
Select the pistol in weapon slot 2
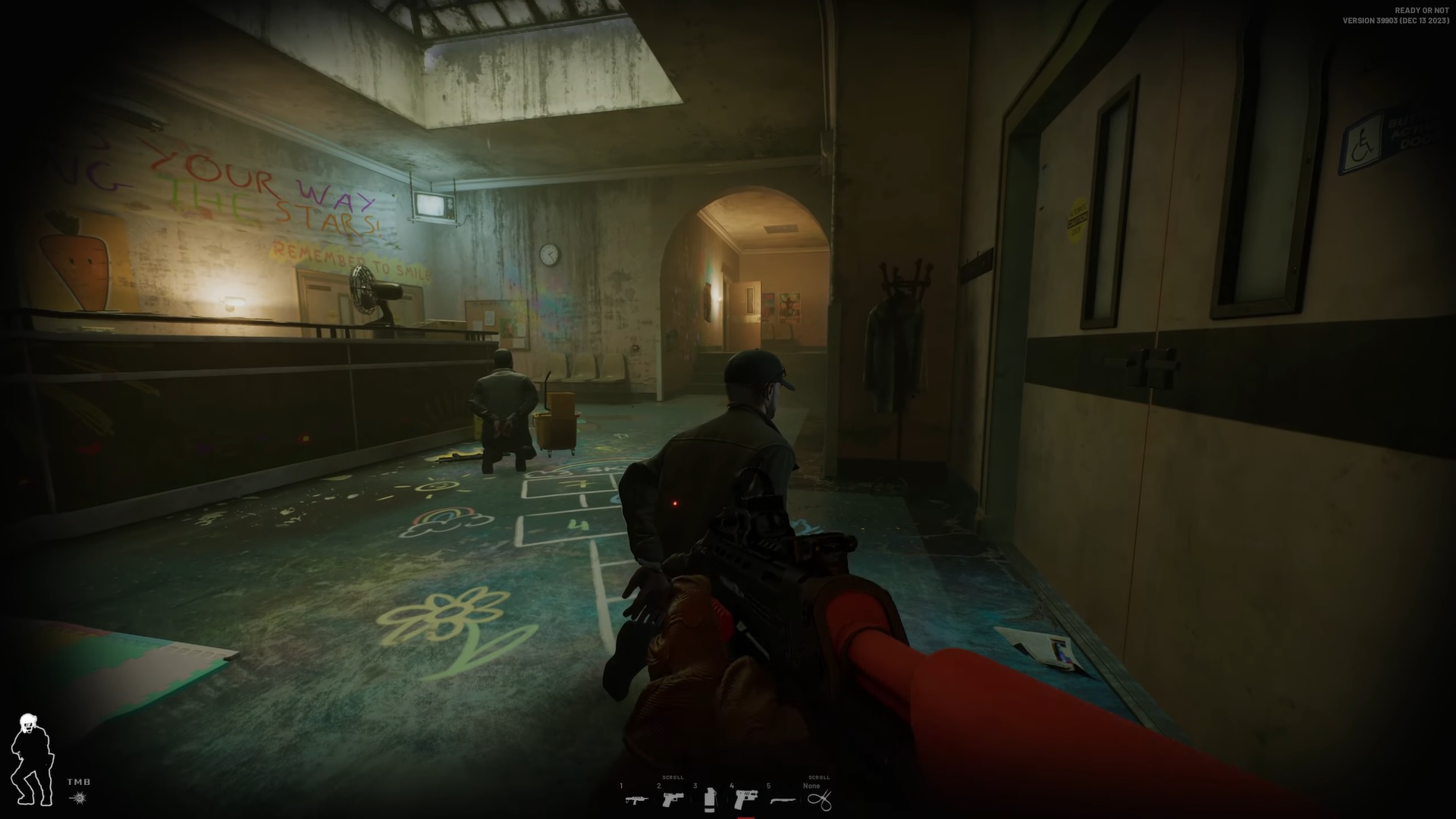(672, 800)
